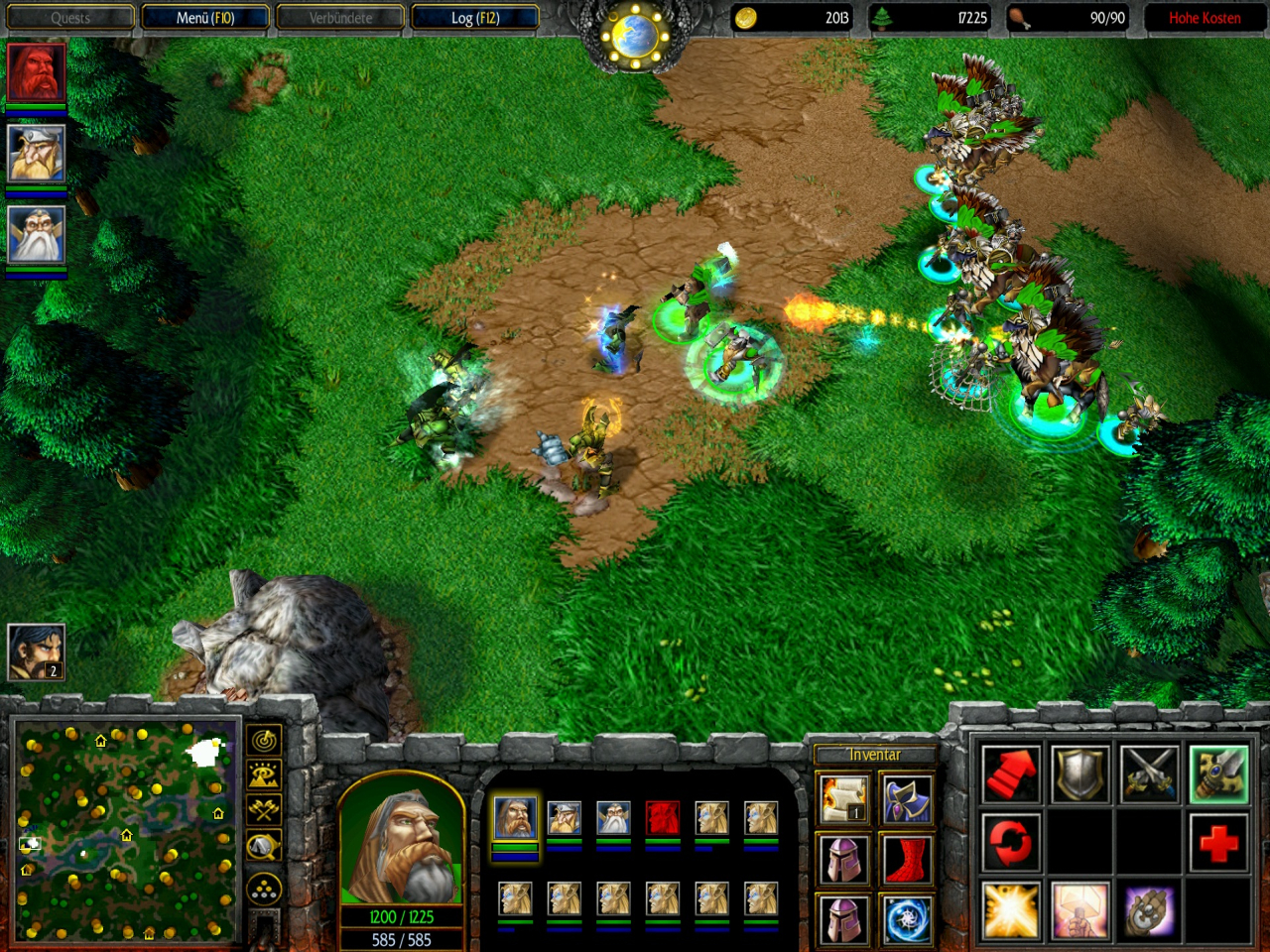This screenshot has height=952, width=1270.
Task: Use the flaming scroll inventory item
Action: pyautogui.click(x=844, y=799)
